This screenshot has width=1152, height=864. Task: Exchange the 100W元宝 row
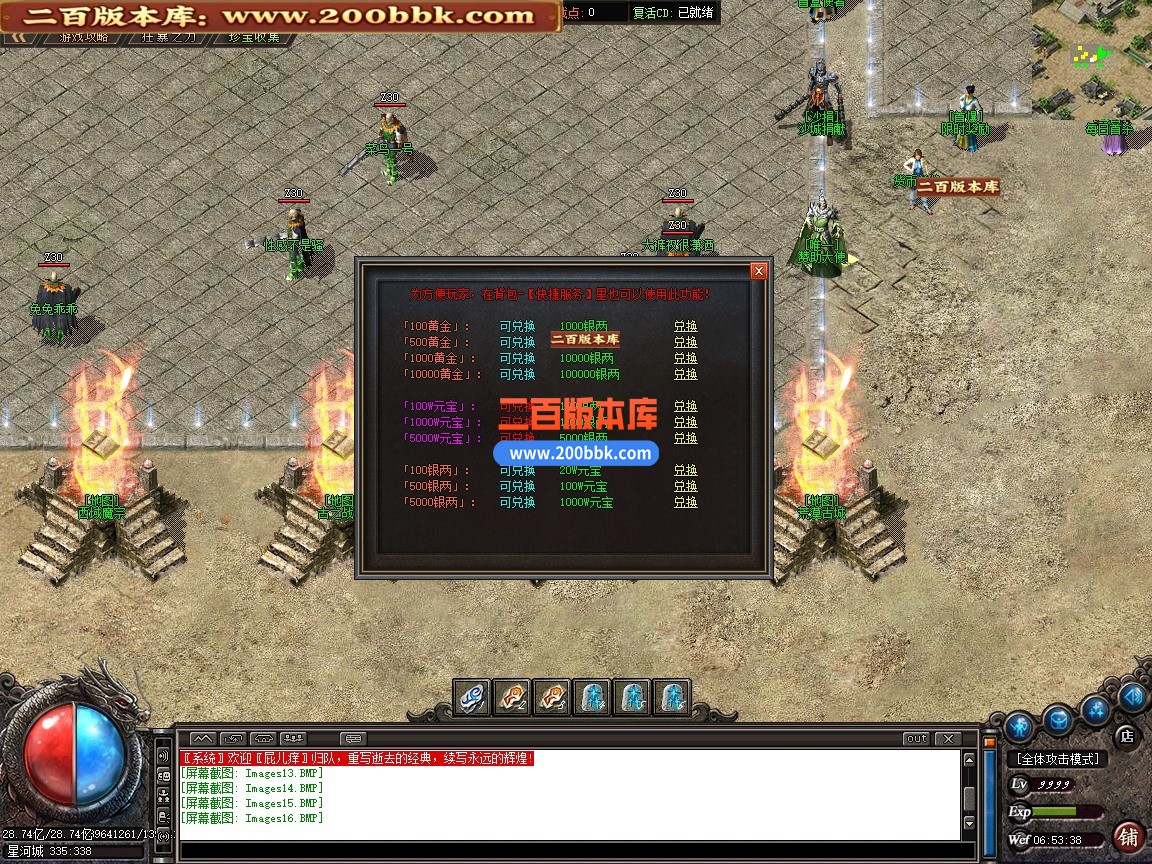point(685,406)
